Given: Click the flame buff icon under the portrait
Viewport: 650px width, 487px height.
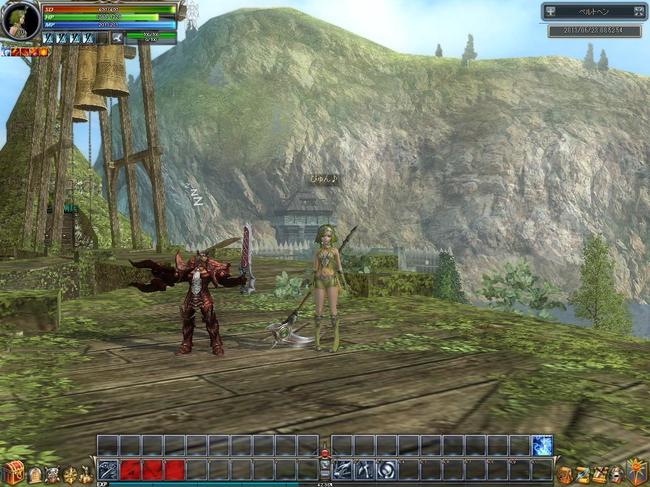Looking at the screenshot, I should (43, 51).
